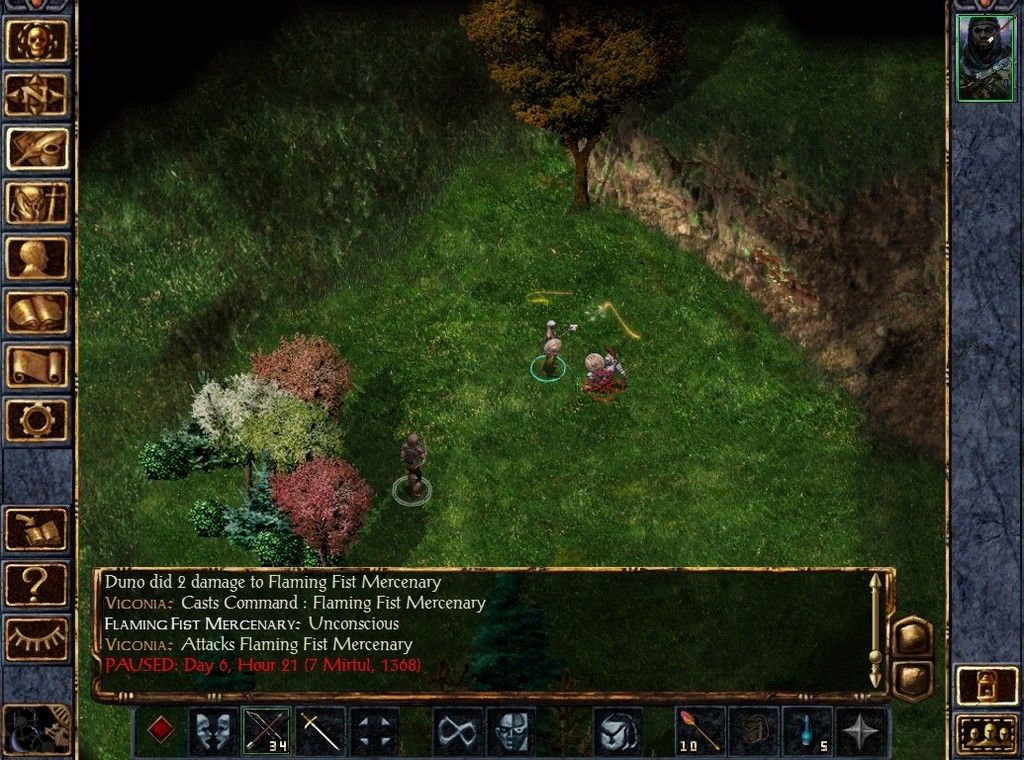
Task: Open the character record head button
Action: (x=38, y=257)
